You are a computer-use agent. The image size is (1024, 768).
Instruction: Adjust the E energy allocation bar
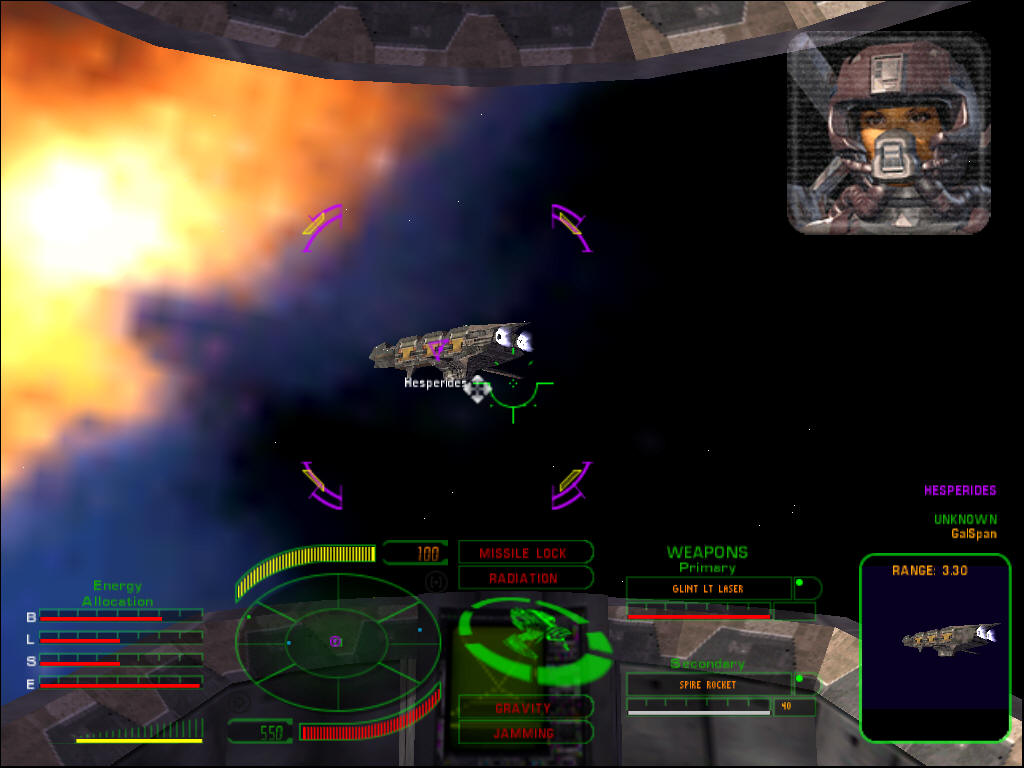click(120, 683)
